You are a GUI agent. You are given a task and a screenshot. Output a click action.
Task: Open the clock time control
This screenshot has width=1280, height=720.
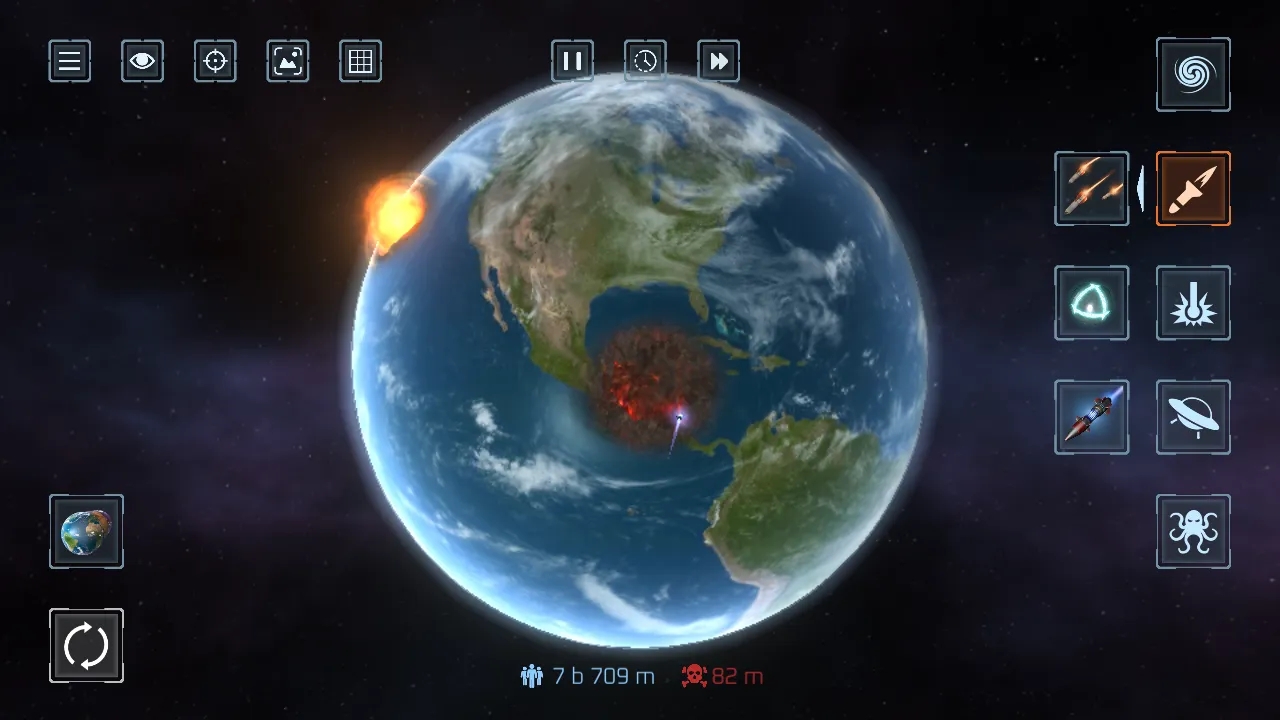click(x=645, y=61)
